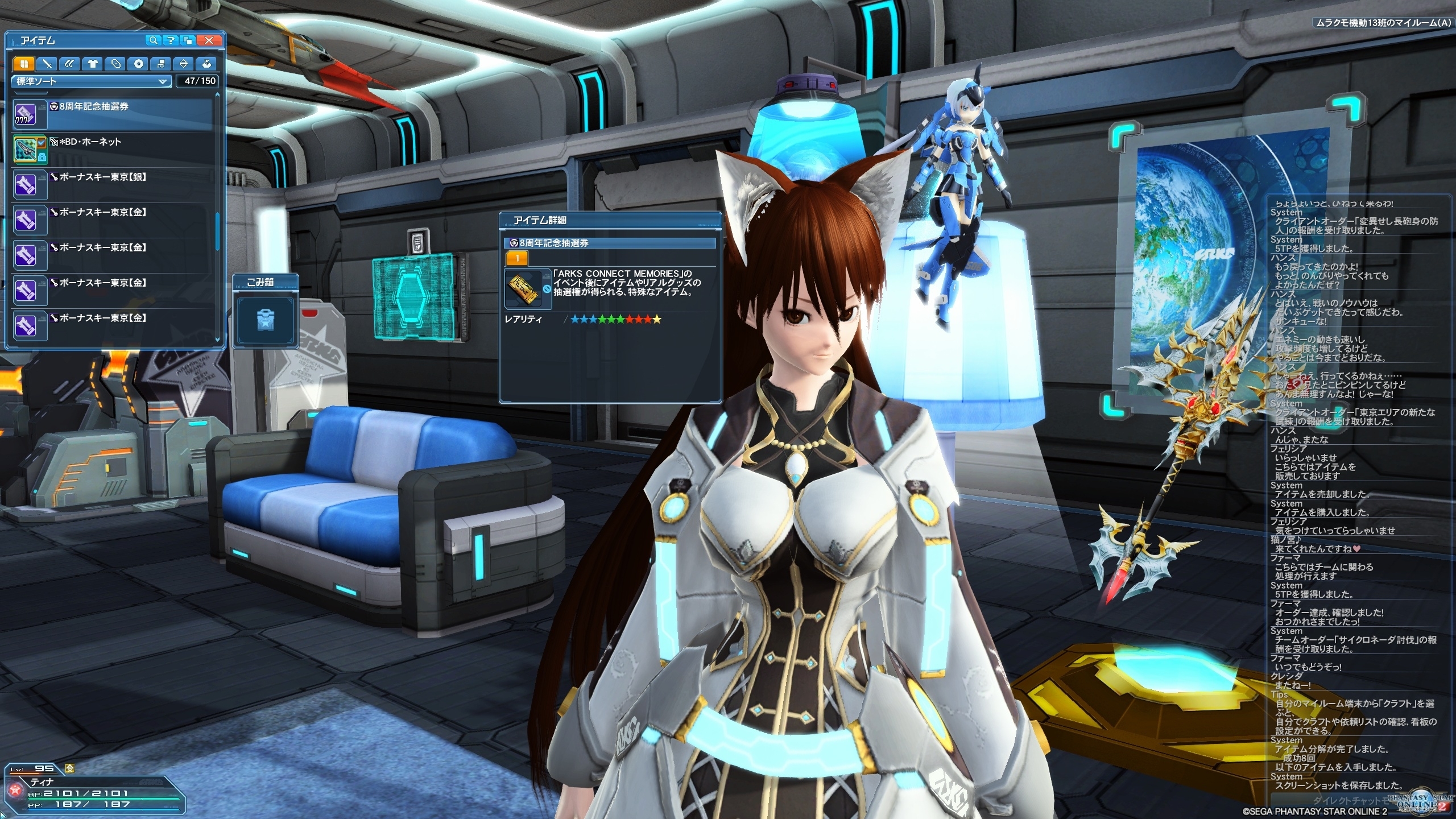Switch to the all-items grid tab
Image resolution: width=1456 pixels, height=819 pixels.
click(x=24, y=64)
